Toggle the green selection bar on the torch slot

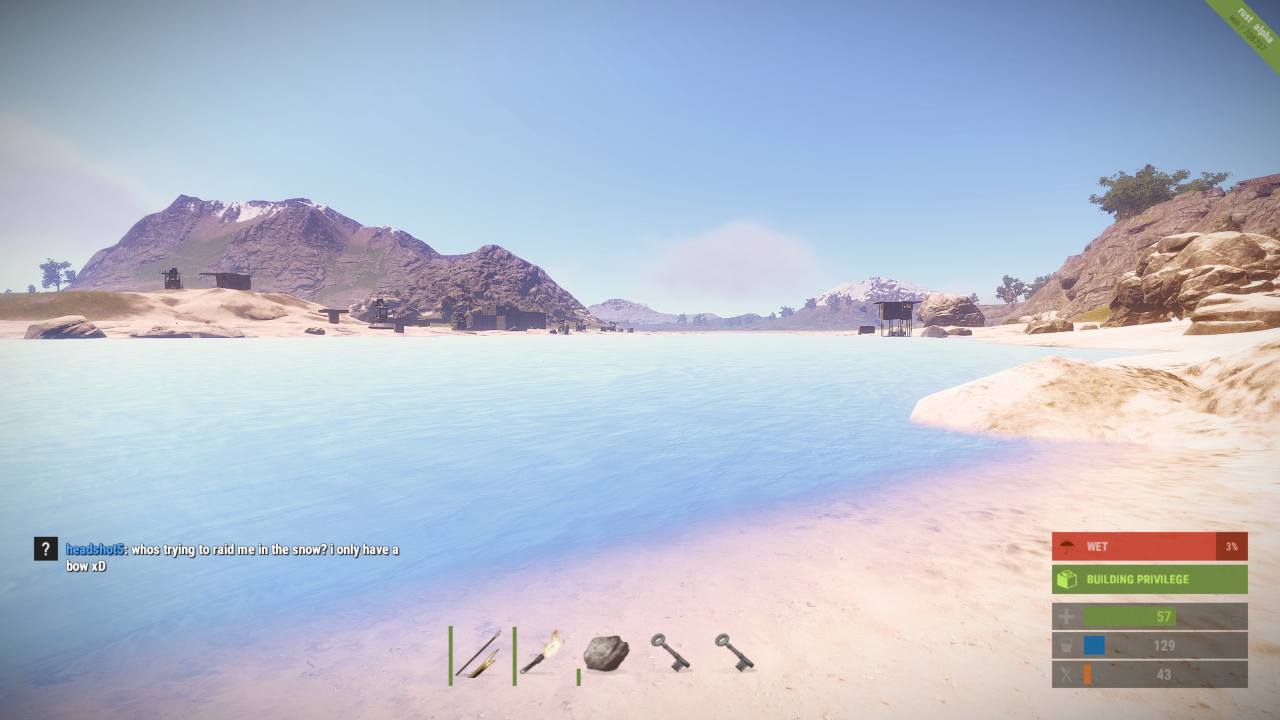(515, 655)
